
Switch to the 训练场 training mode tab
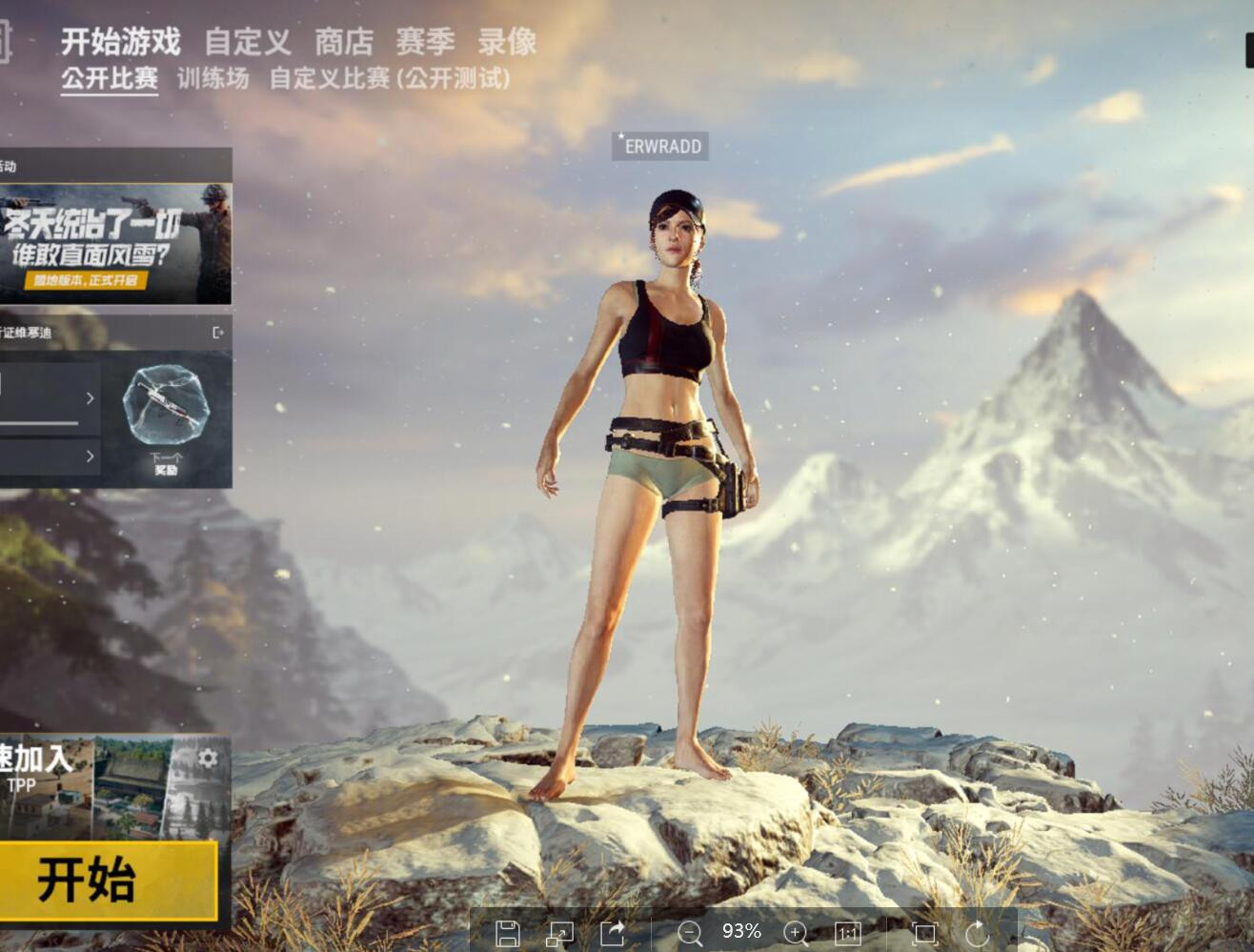click(212, 78)
